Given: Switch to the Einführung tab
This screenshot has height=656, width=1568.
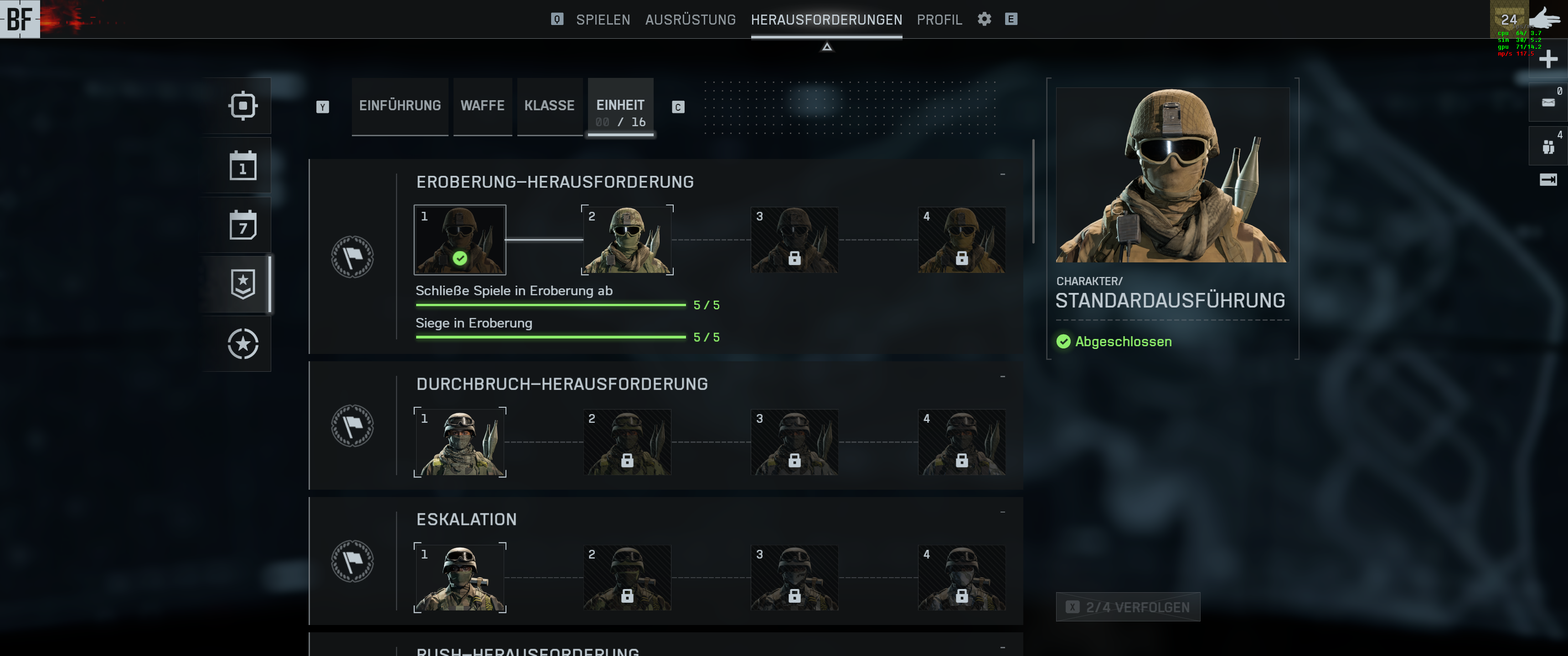Looking at the screenshot, I should (400, 106).
